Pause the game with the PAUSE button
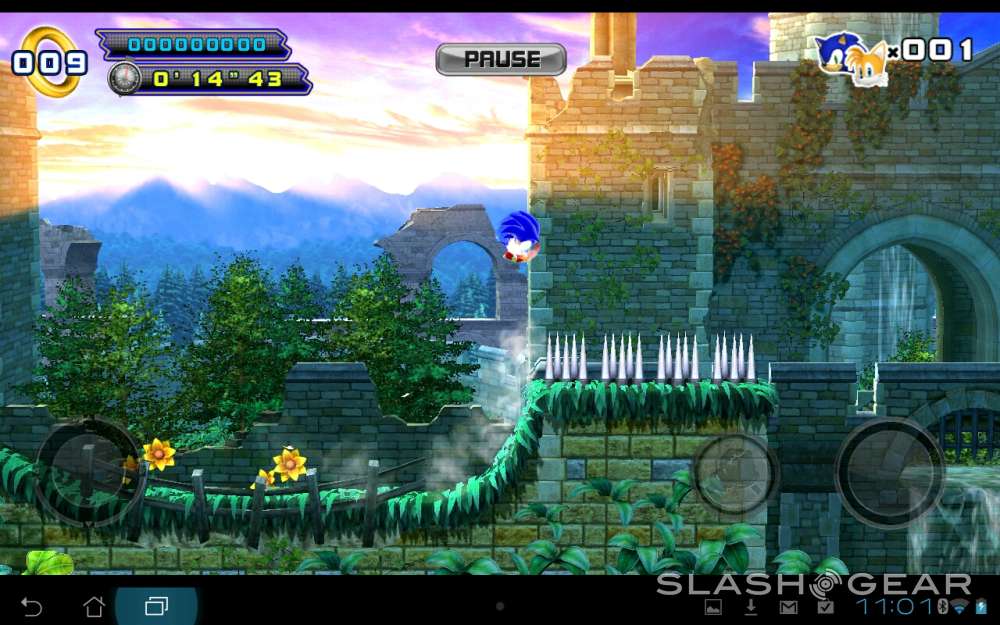 (501, 60)
